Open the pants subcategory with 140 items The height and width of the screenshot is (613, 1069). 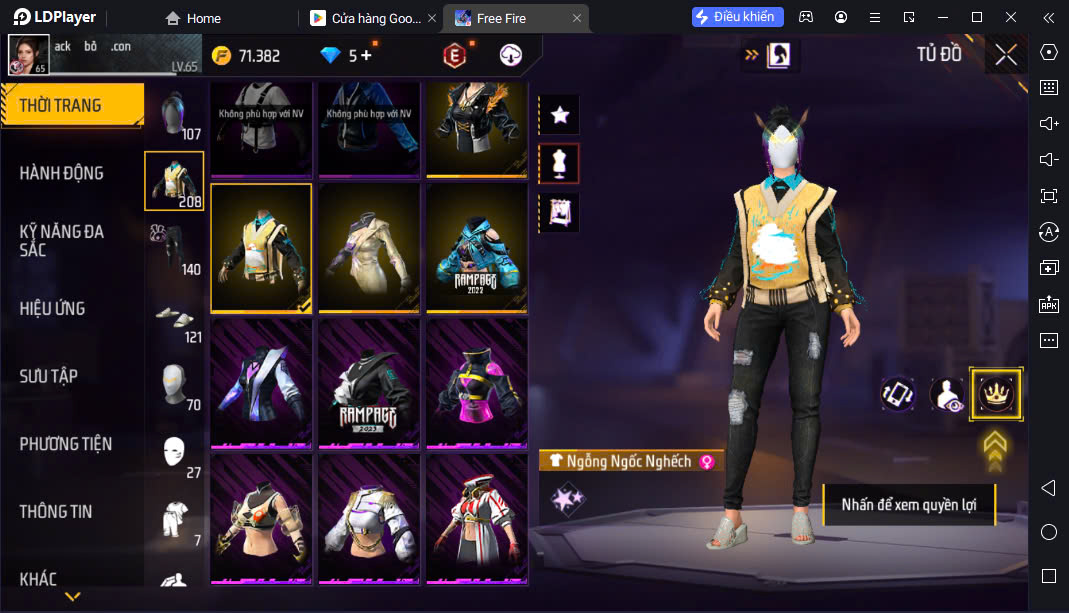pyautogui.click(x=174, y=249)
